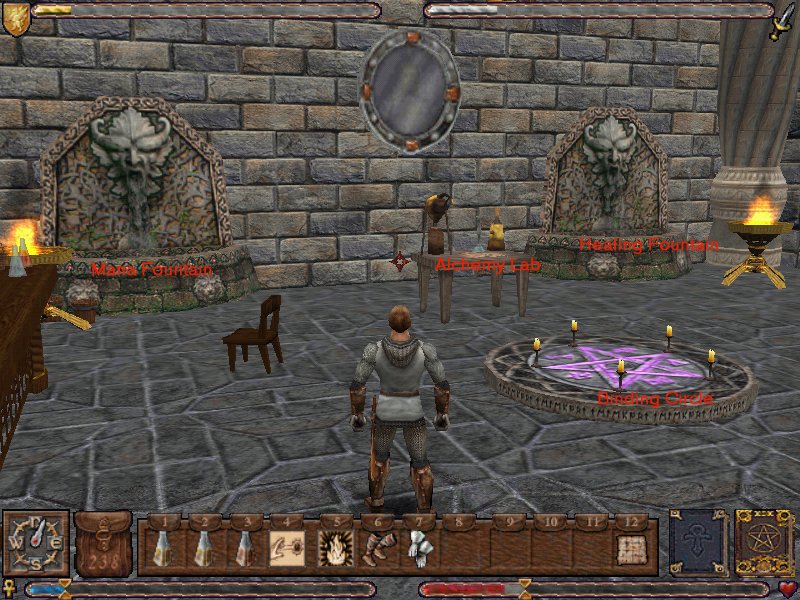
Task: Use the potion in hotbar slot 3
Action: [x=243, y=548]
